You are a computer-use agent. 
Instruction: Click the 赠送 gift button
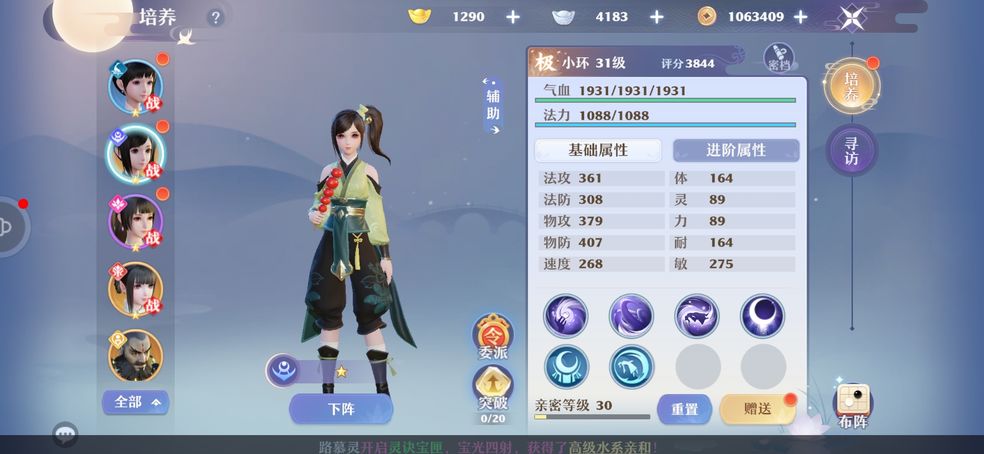click(x=758, y=409)
